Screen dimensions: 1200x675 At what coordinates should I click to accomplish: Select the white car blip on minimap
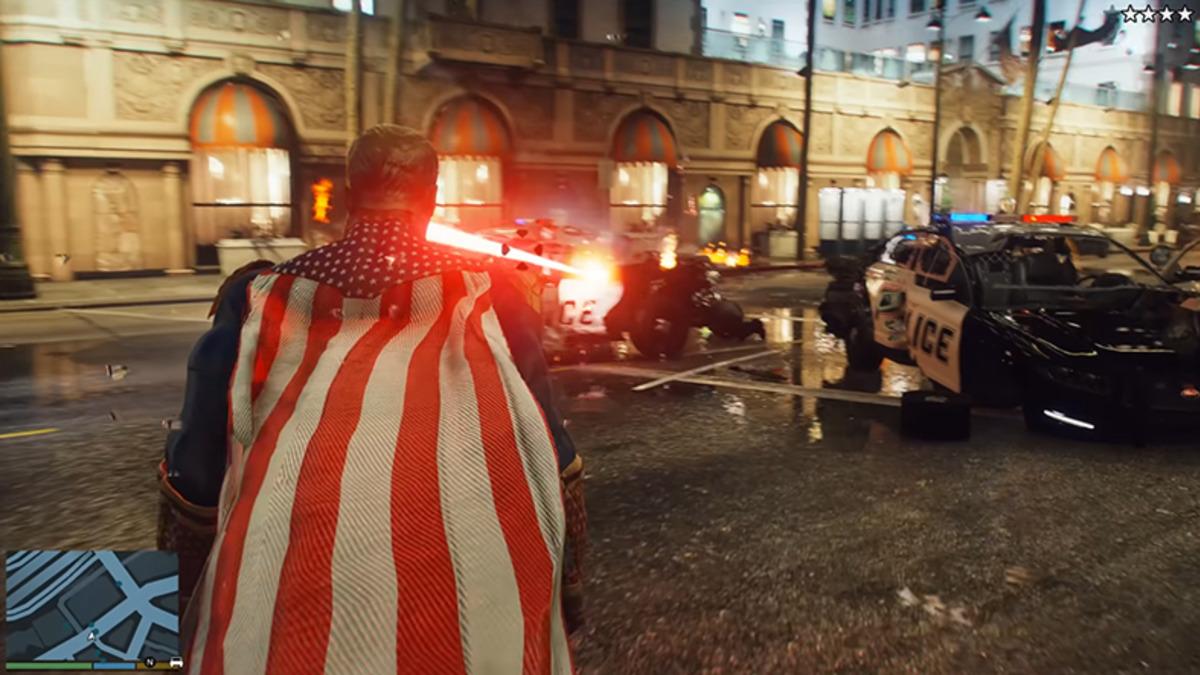coord(176,662)
